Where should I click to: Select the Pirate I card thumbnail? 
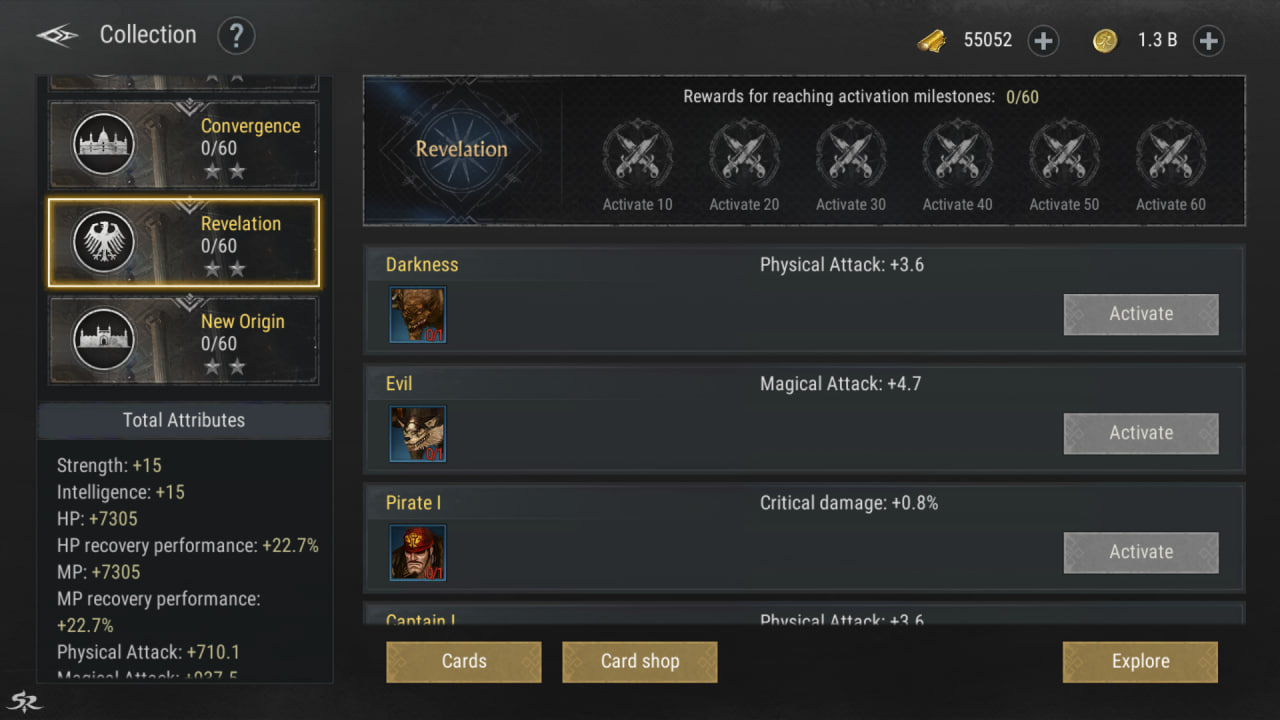point(418,553)
